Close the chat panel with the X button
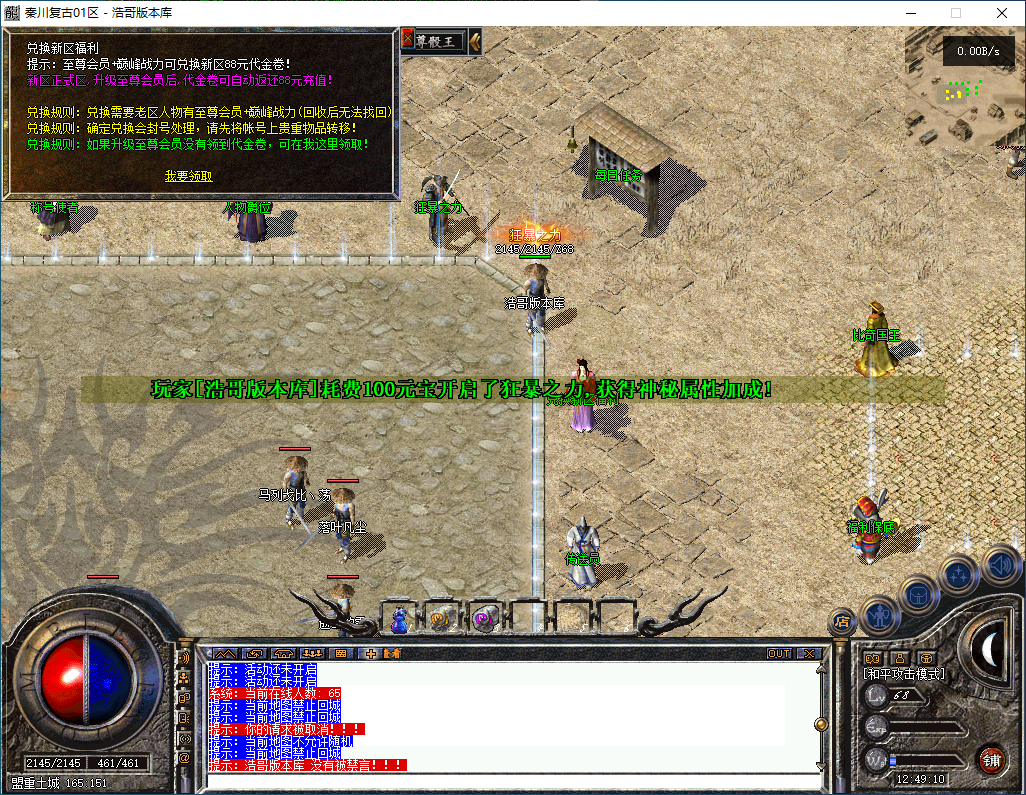Viewport: 1026px width, 795px height. [808, 654]
